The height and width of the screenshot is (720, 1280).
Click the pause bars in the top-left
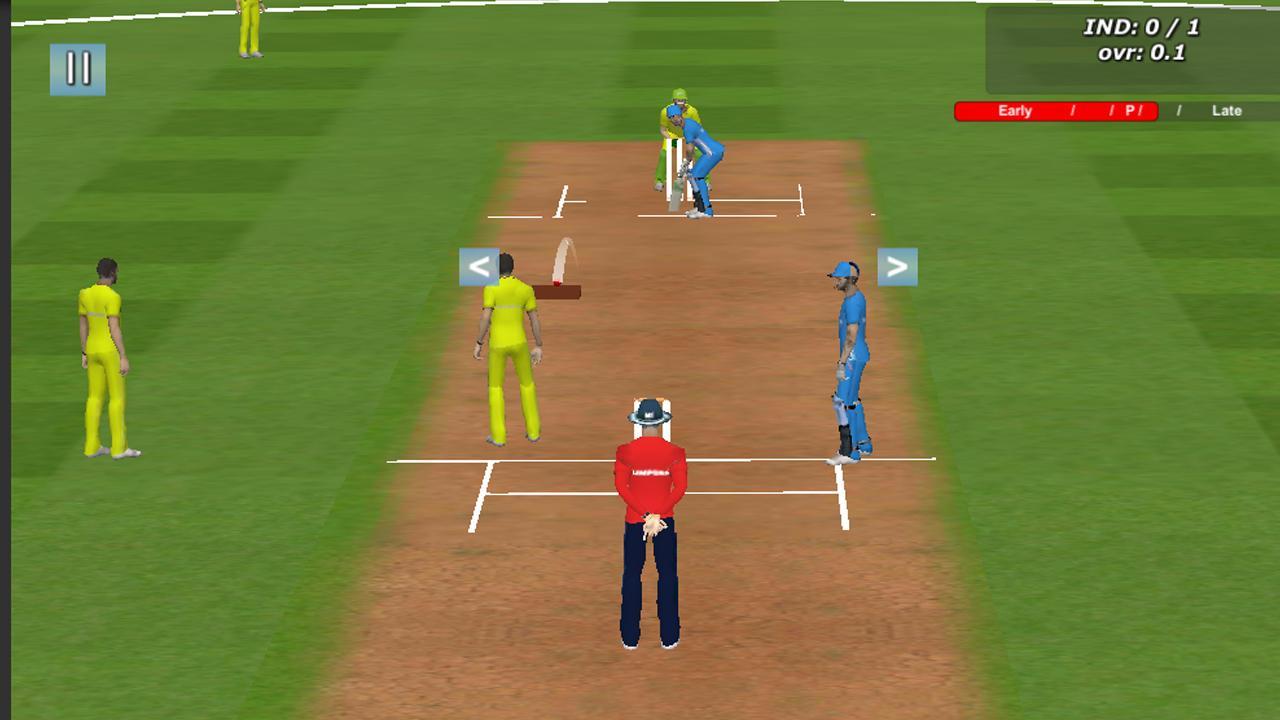click(x=78, y=70)
